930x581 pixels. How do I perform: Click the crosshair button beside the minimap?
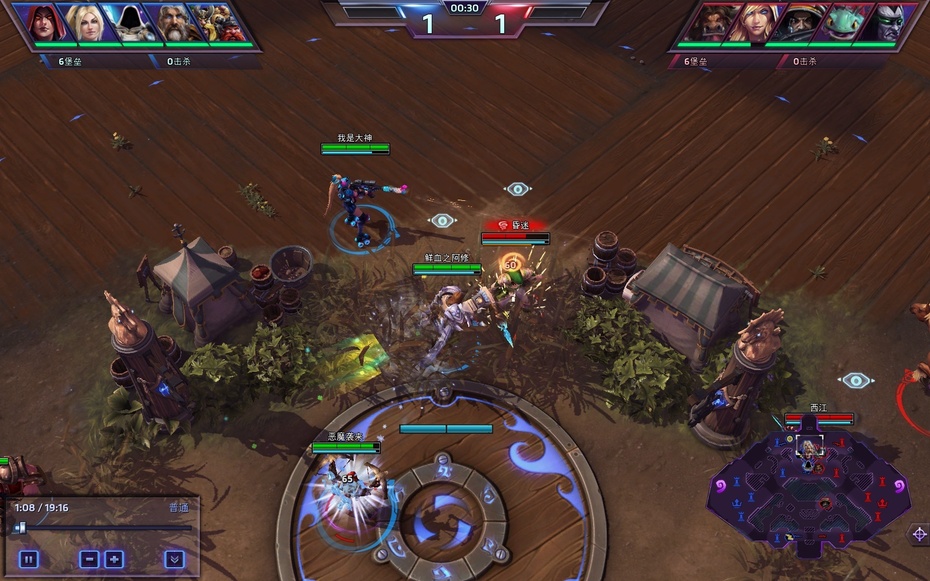(x=919, y=534)
